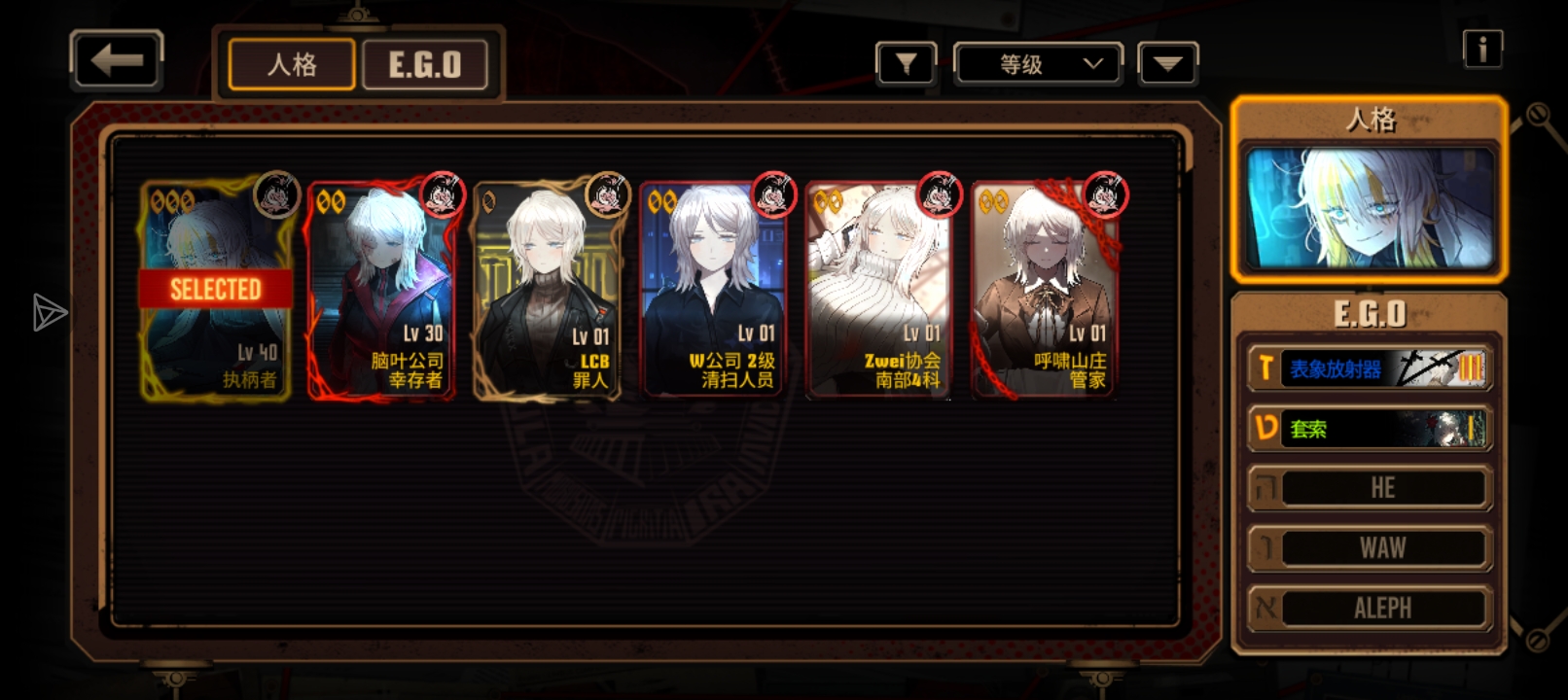Viewport: 1568px width, 700px height.
Task: Switch to the E.G.O tab
Action: pos(425,65)
